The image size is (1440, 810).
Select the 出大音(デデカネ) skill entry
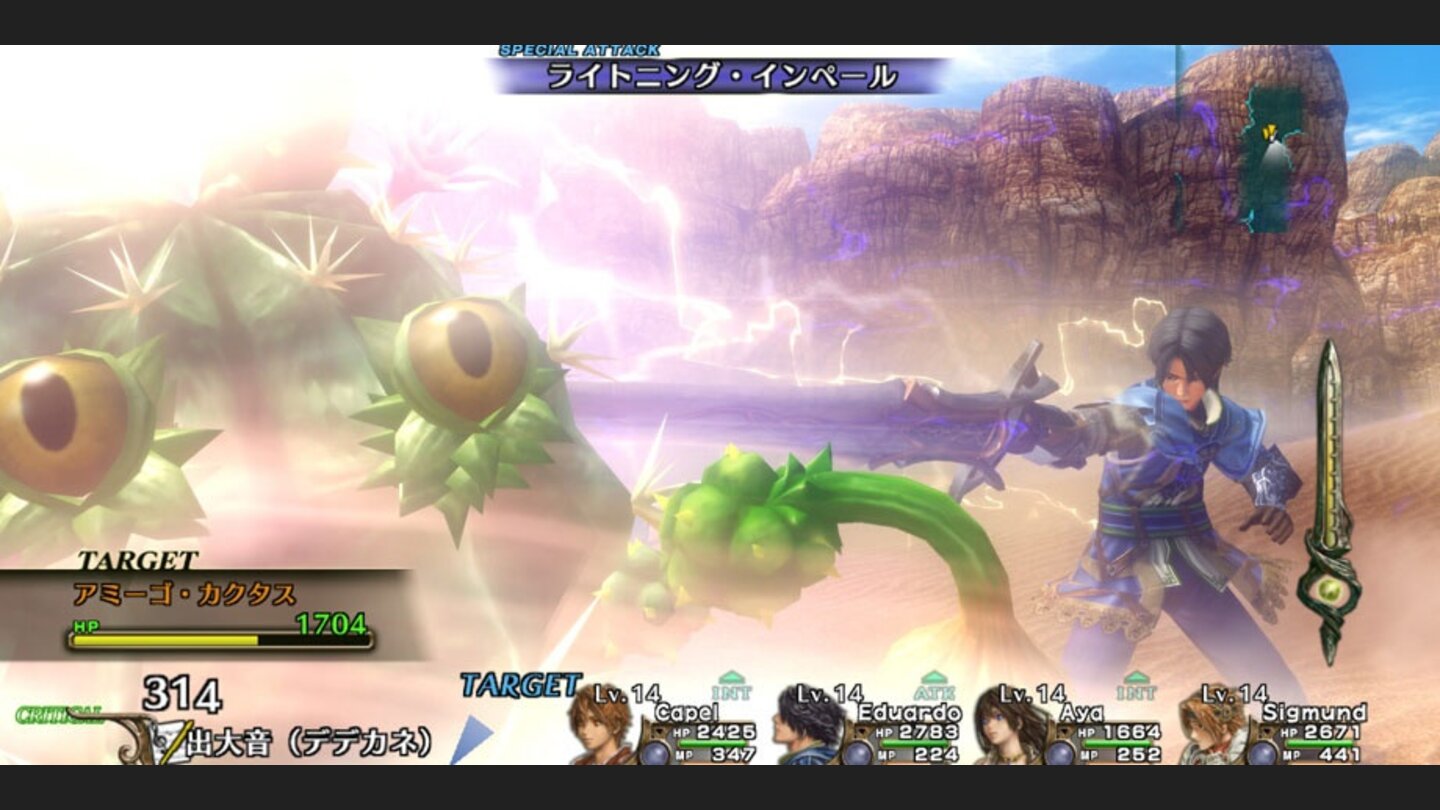(308, 742)
